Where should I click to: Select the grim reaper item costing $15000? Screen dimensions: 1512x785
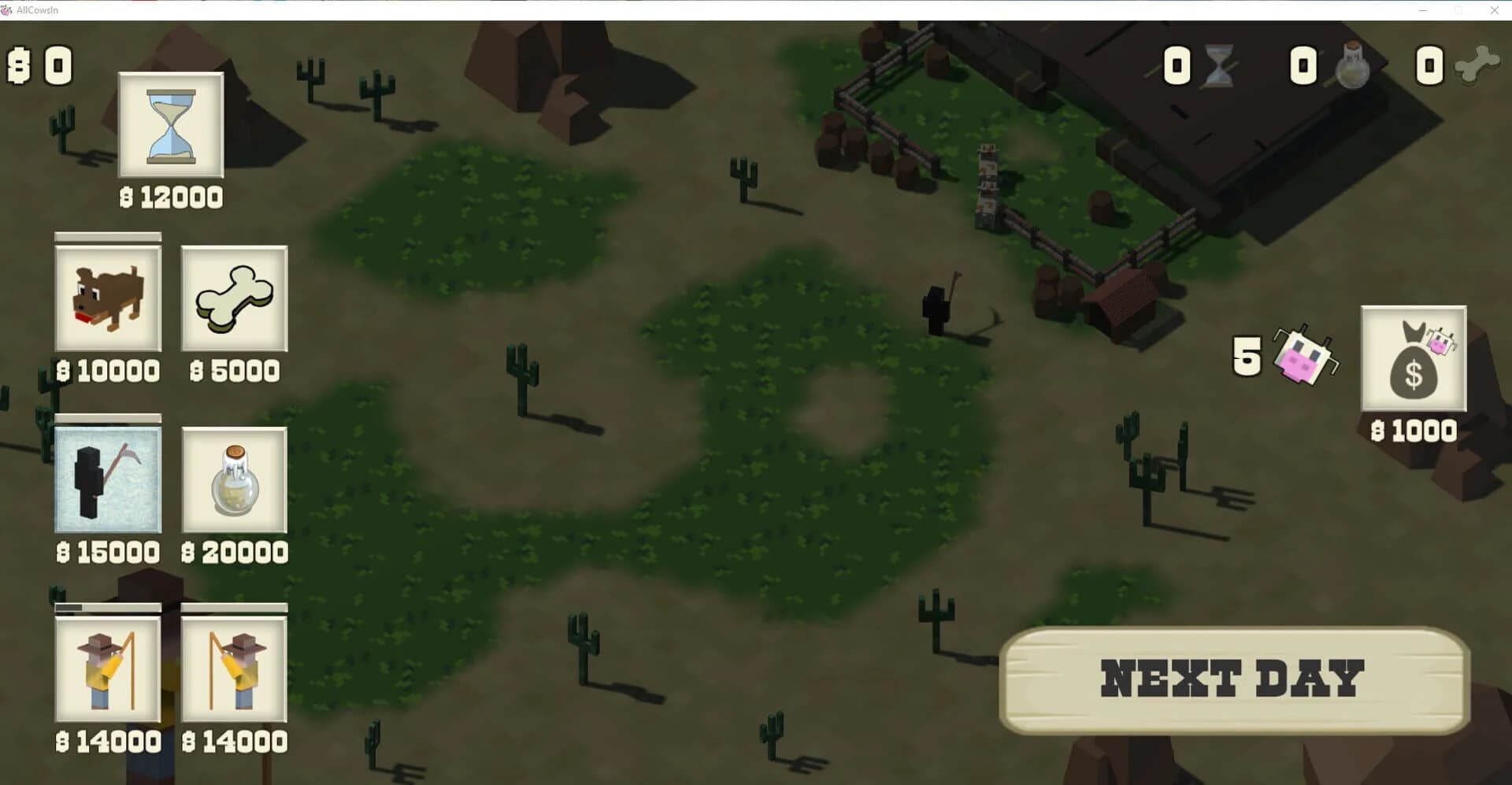click(x=109, y=482)
